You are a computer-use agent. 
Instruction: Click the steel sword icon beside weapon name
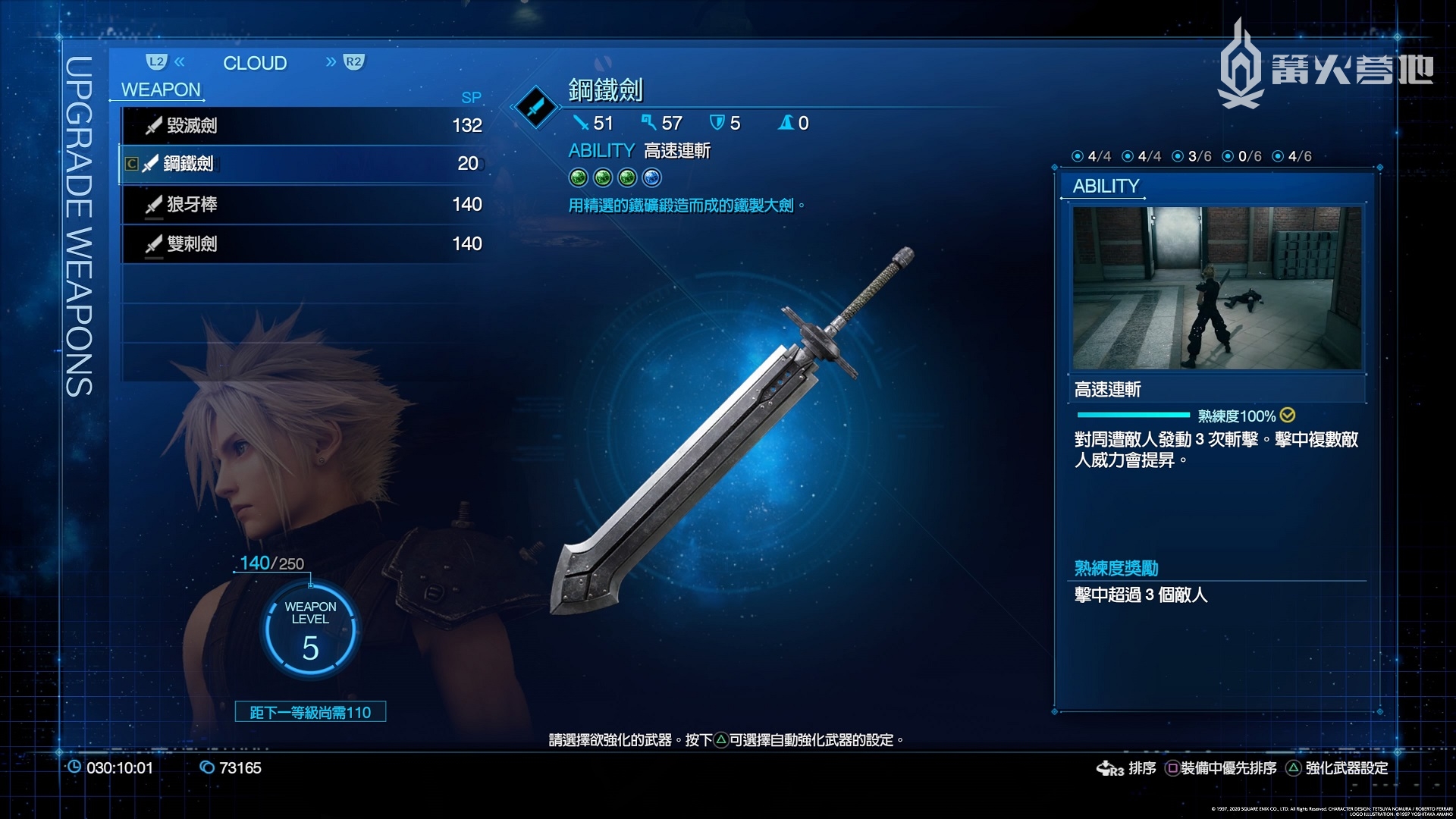coord(535,107)
